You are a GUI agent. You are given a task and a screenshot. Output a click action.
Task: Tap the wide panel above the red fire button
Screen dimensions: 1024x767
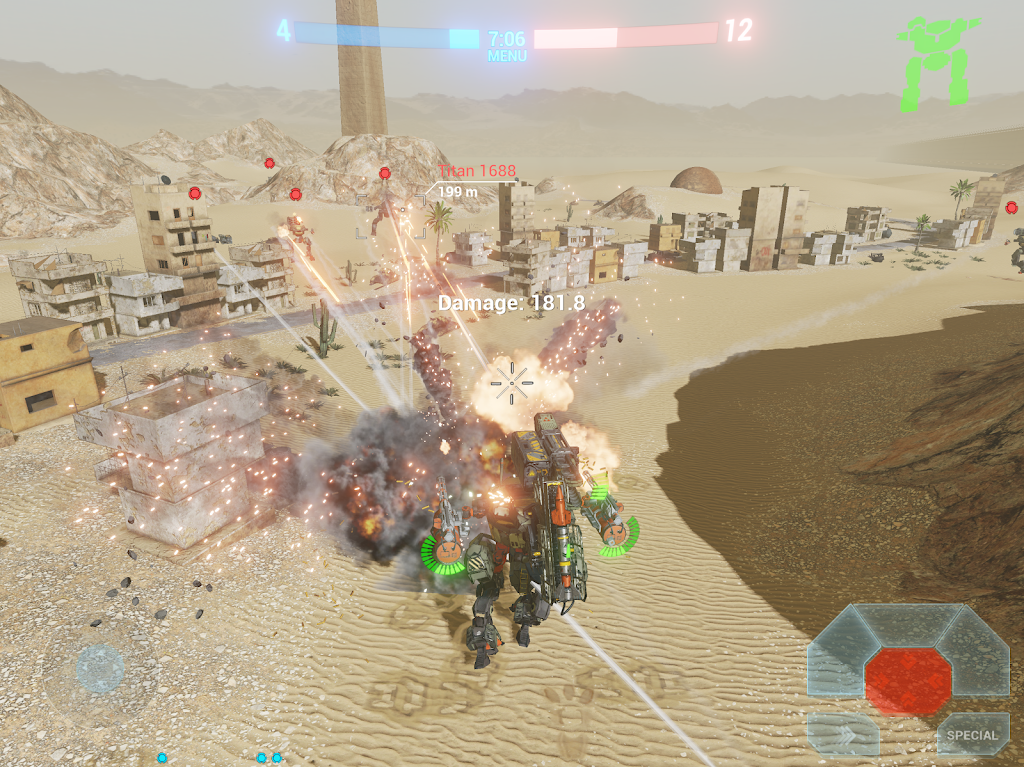tap(908, 625)
